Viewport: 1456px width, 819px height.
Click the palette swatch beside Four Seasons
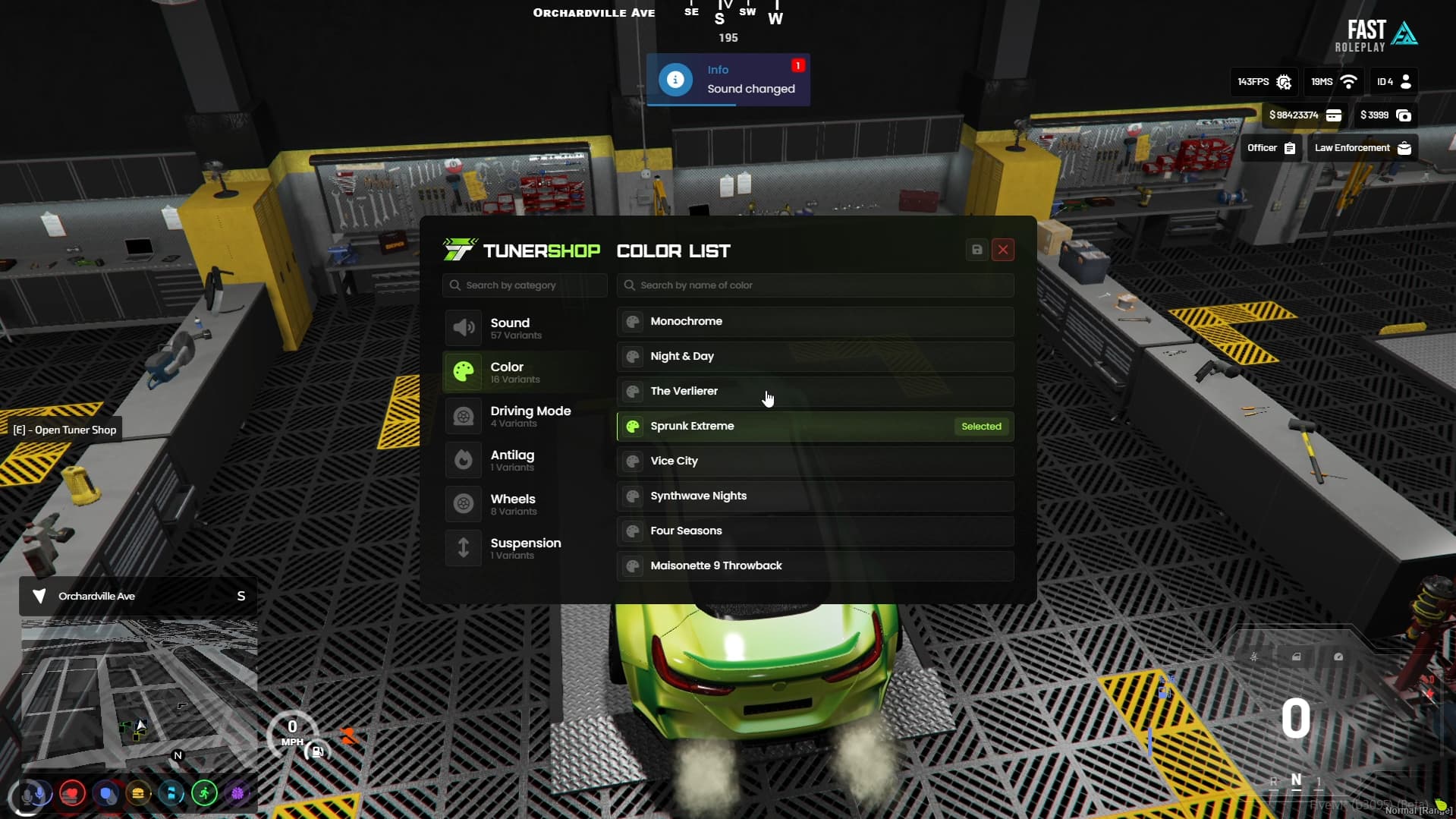pos(633,531)
